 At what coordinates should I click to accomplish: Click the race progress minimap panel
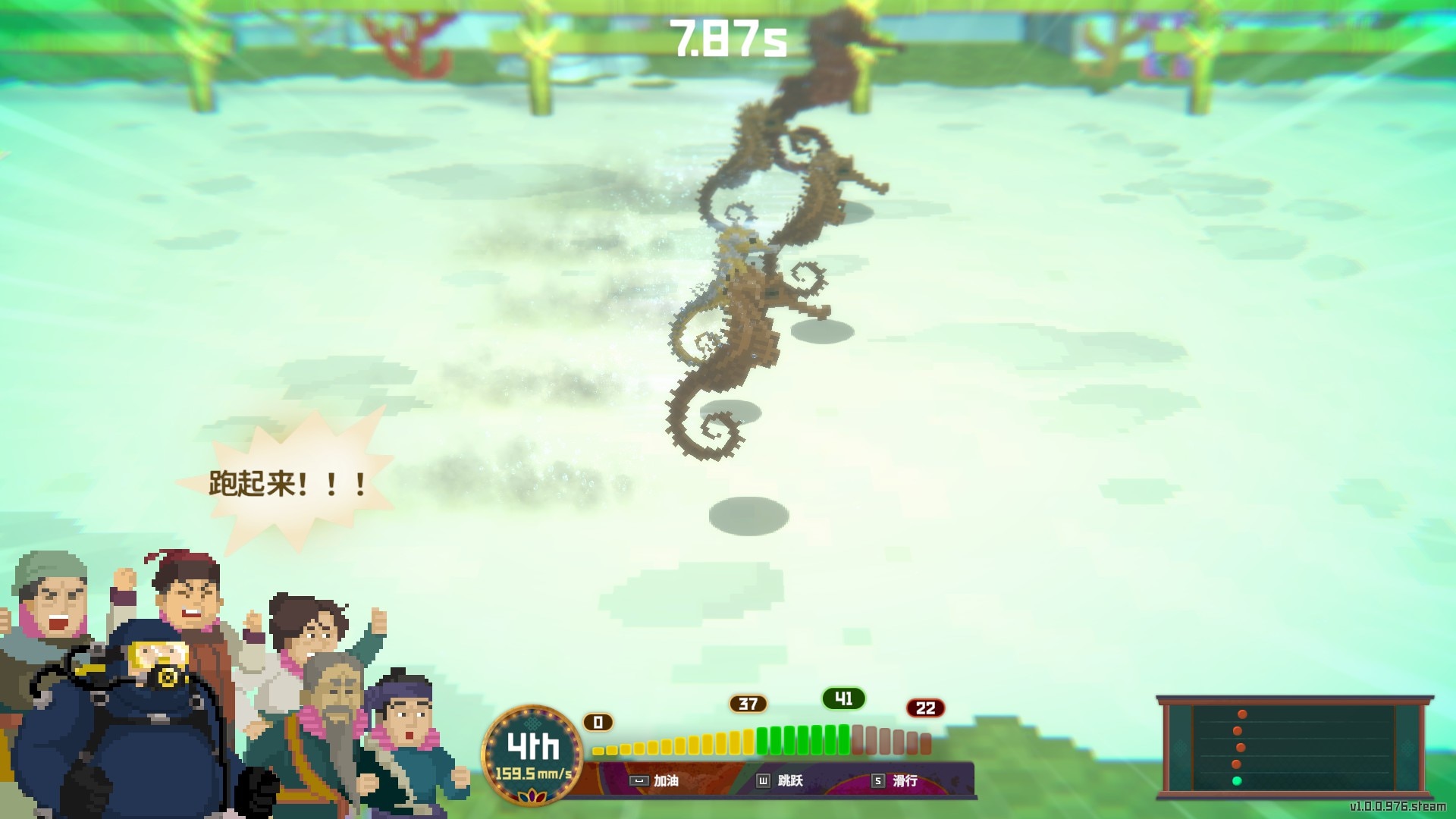coord(1294,747)
